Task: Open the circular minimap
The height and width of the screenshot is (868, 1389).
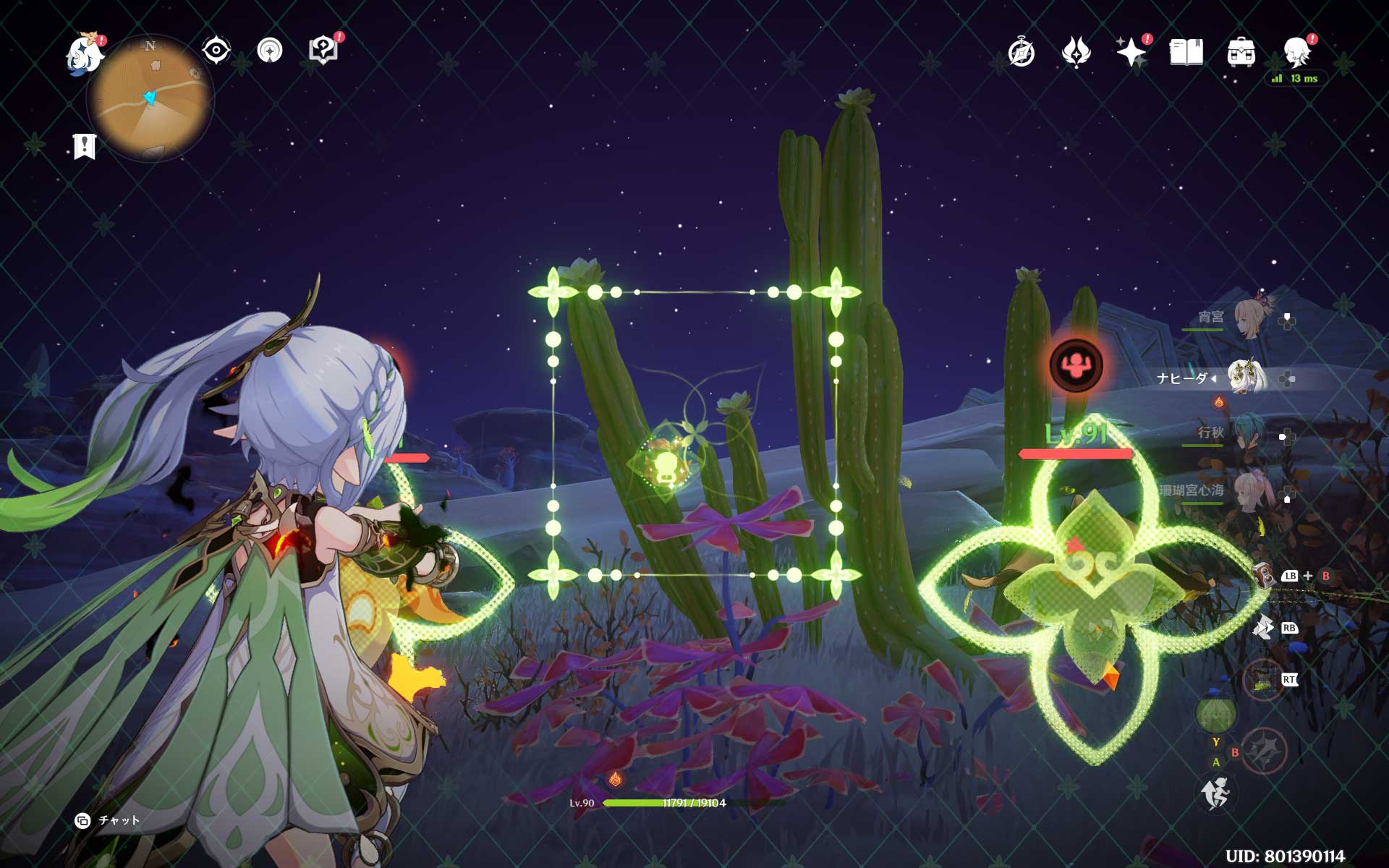Action: click(150, 98)
